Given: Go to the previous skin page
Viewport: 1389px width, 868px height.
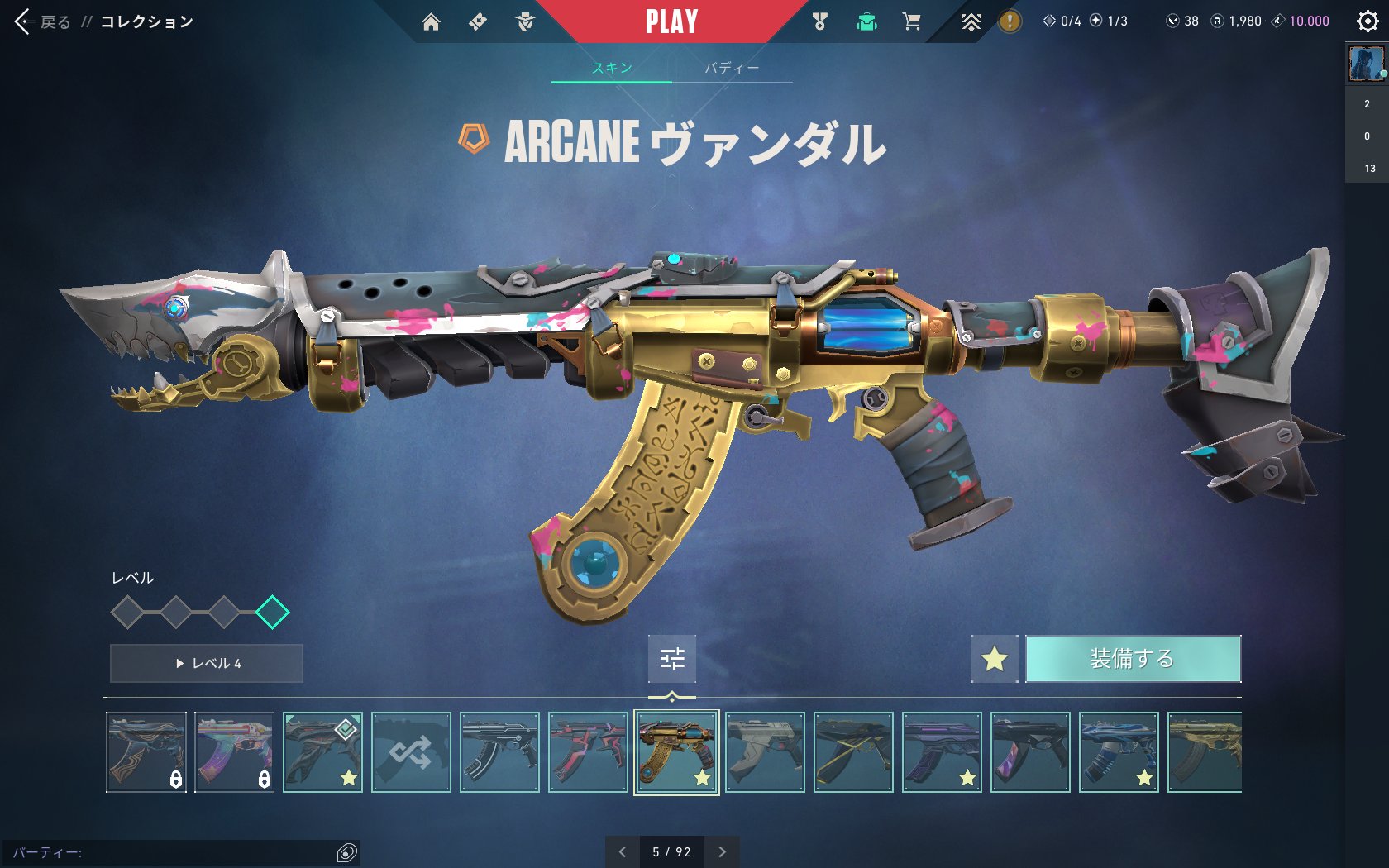Looking at the screenshot, I should [x=623, y=852].
